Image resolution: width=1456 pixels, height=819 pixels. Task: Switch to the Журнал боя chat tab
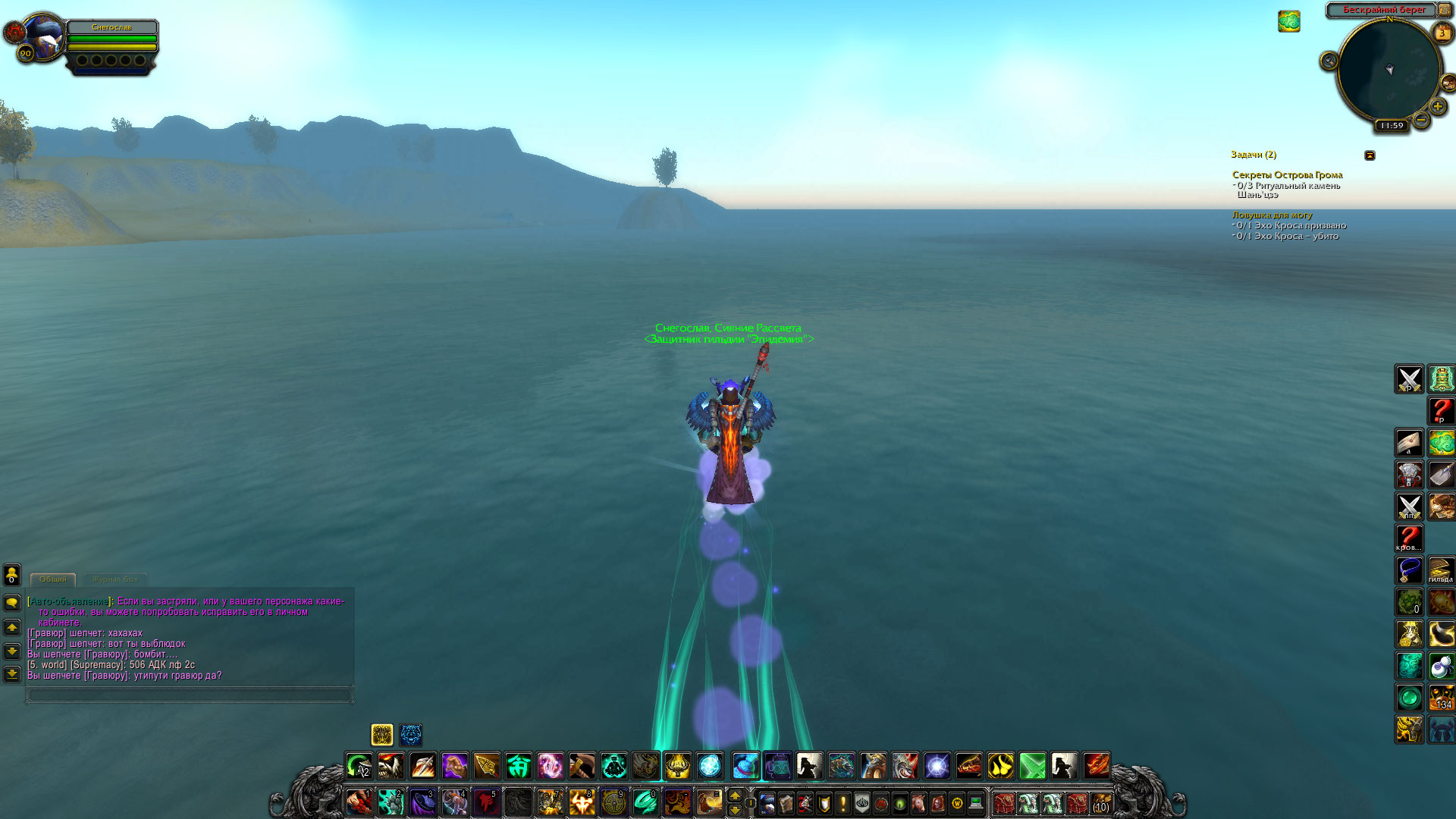click(x=115, y=579)
